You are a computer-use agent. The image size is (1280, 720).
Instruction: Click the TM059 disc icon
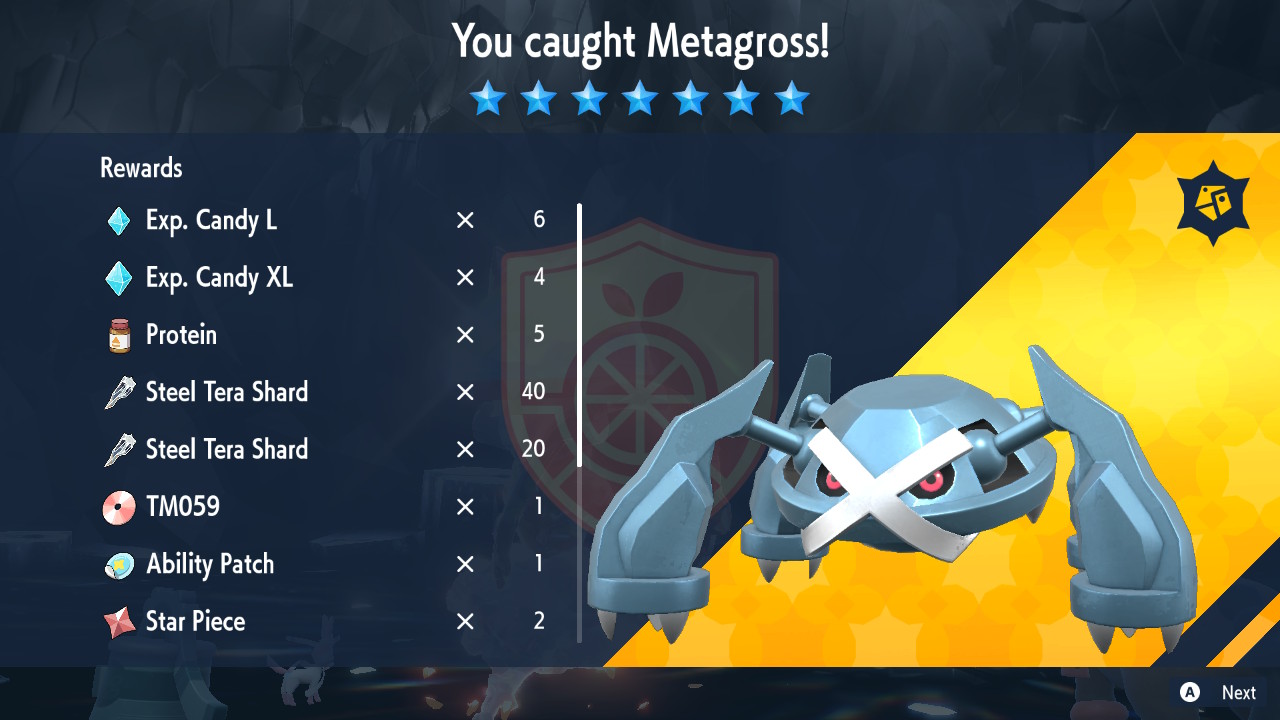click(120, 507)
